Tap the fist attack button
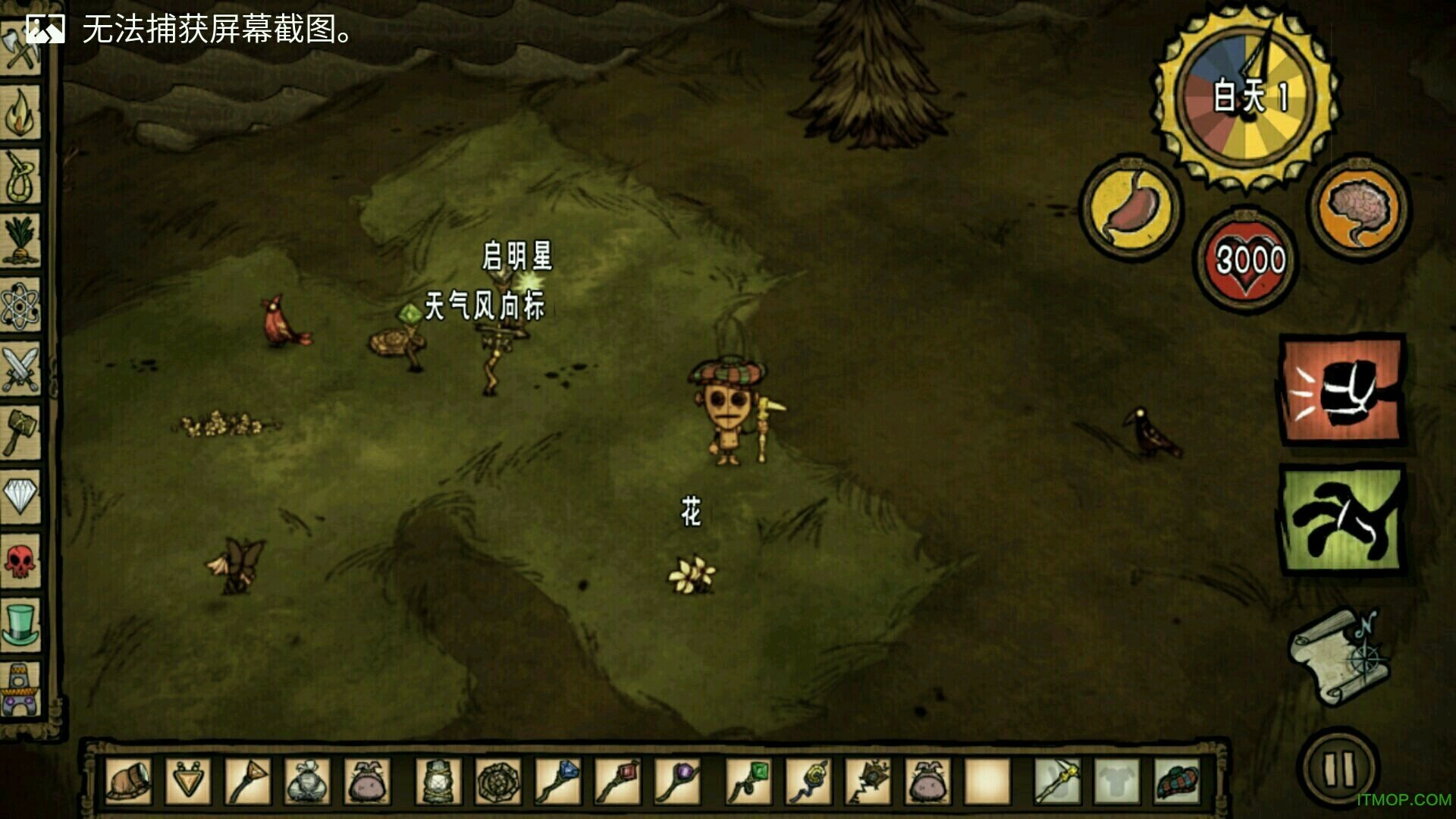This screenshot has width=1456, height=819. point(1342,391)
